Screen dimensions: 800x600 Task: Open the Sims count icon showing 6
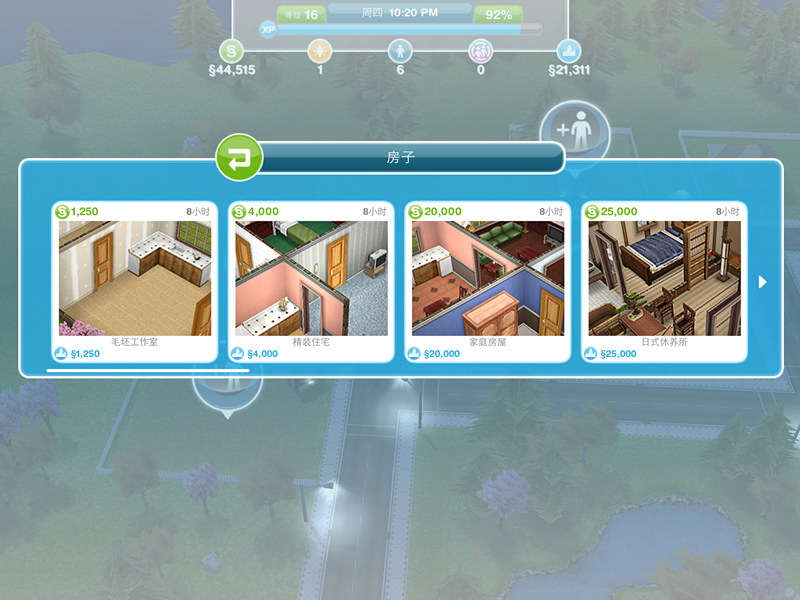400,51
